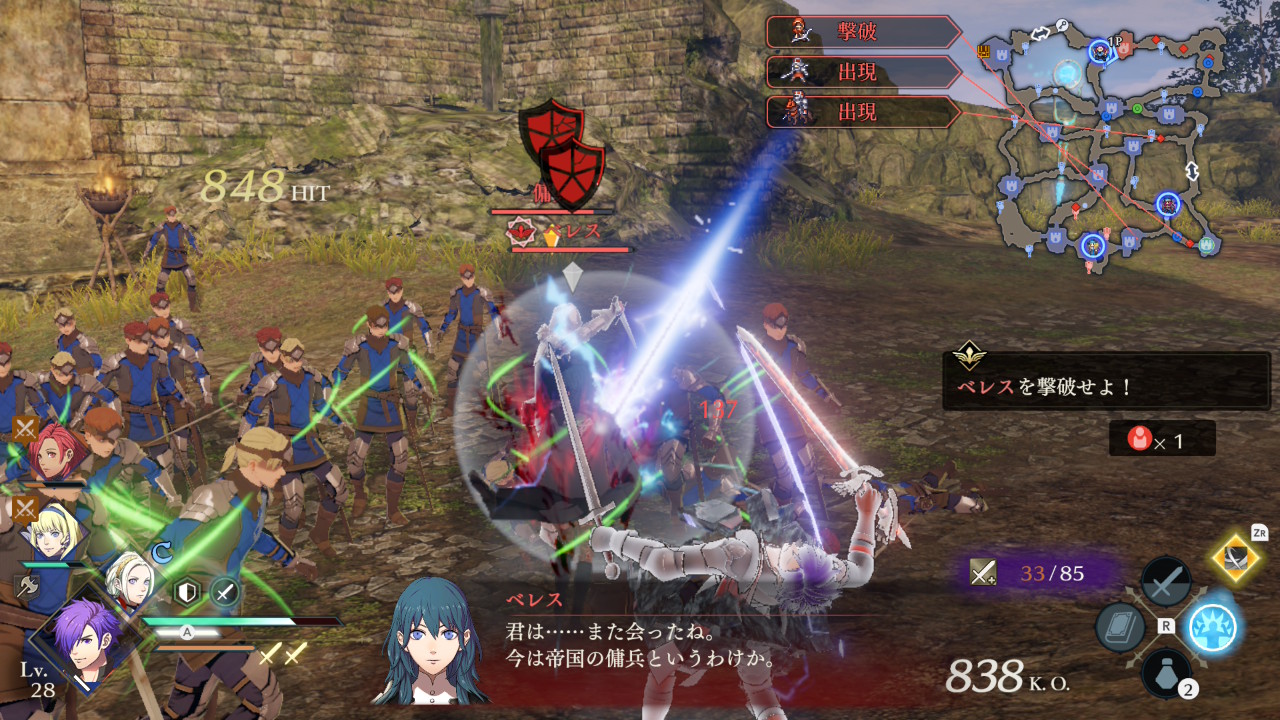Screen dimensions: 1280x720
Task: Click the sword-plus weapon durability icon
Action: pyautogui.click(x=983, y=572)
